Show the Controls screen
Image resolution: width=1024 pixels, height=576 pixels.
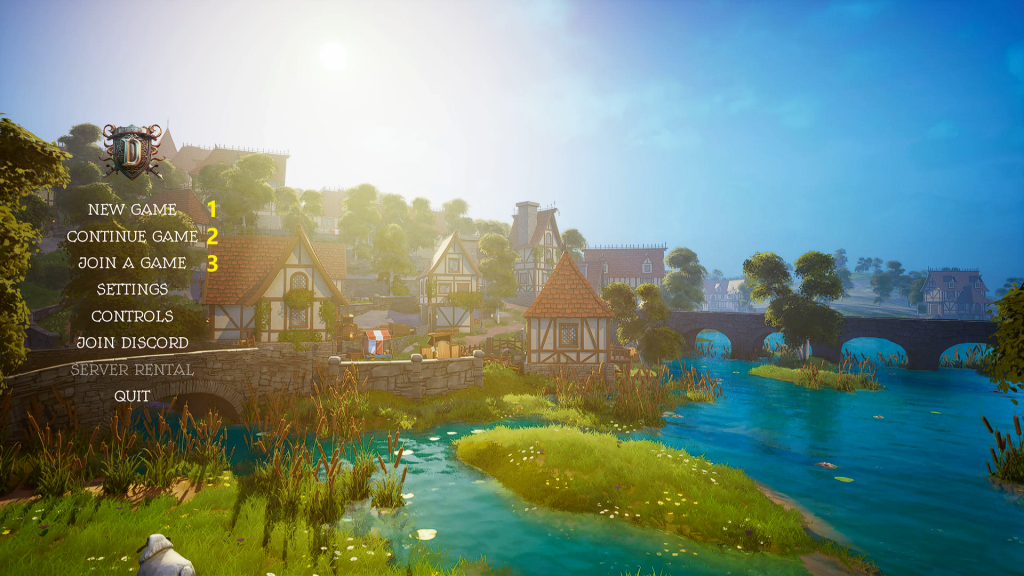click(x=132, y=316)
